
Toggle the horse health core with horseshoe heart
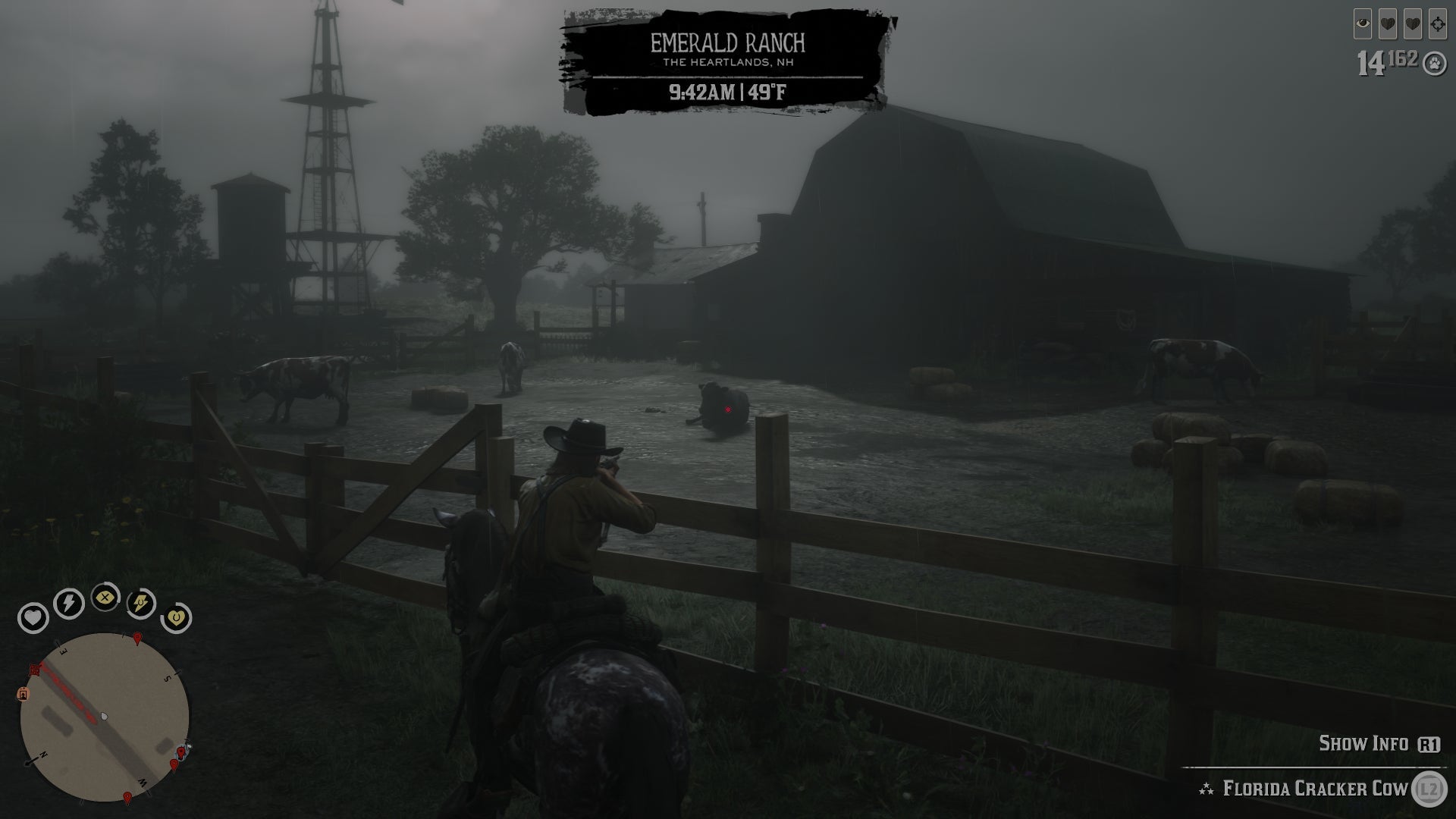(x=177, y=617)
